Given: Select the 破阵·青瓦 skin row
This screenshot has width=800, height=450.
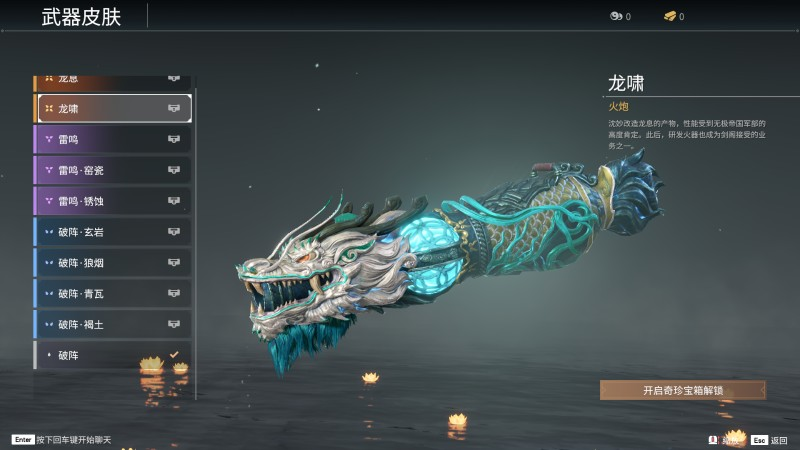Looking at the screenshot, I should pyautogui.click(x=113, y=294).
